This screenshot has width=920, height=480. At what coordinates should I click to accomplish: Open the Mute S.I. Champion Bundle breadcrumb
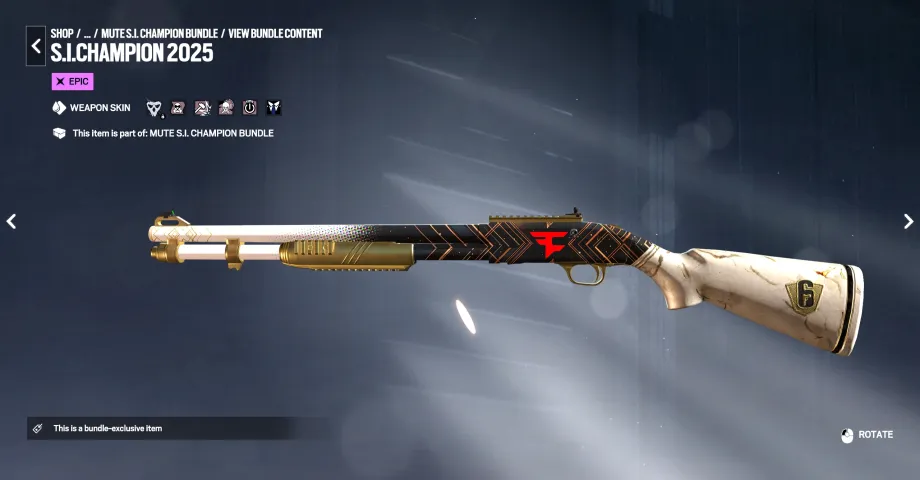160,33
